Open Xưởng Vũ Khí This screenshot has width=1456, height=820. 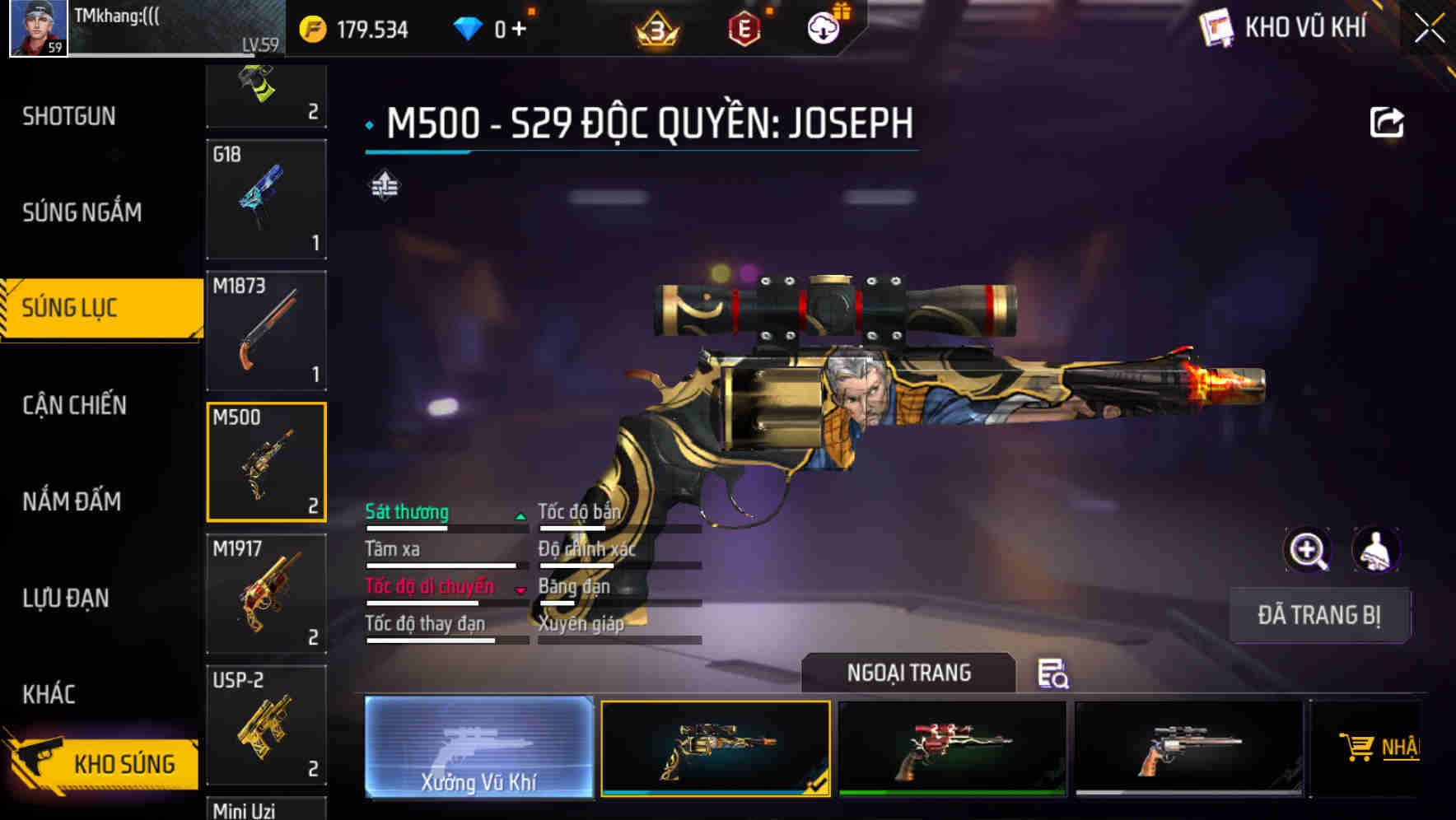(478, 748)
